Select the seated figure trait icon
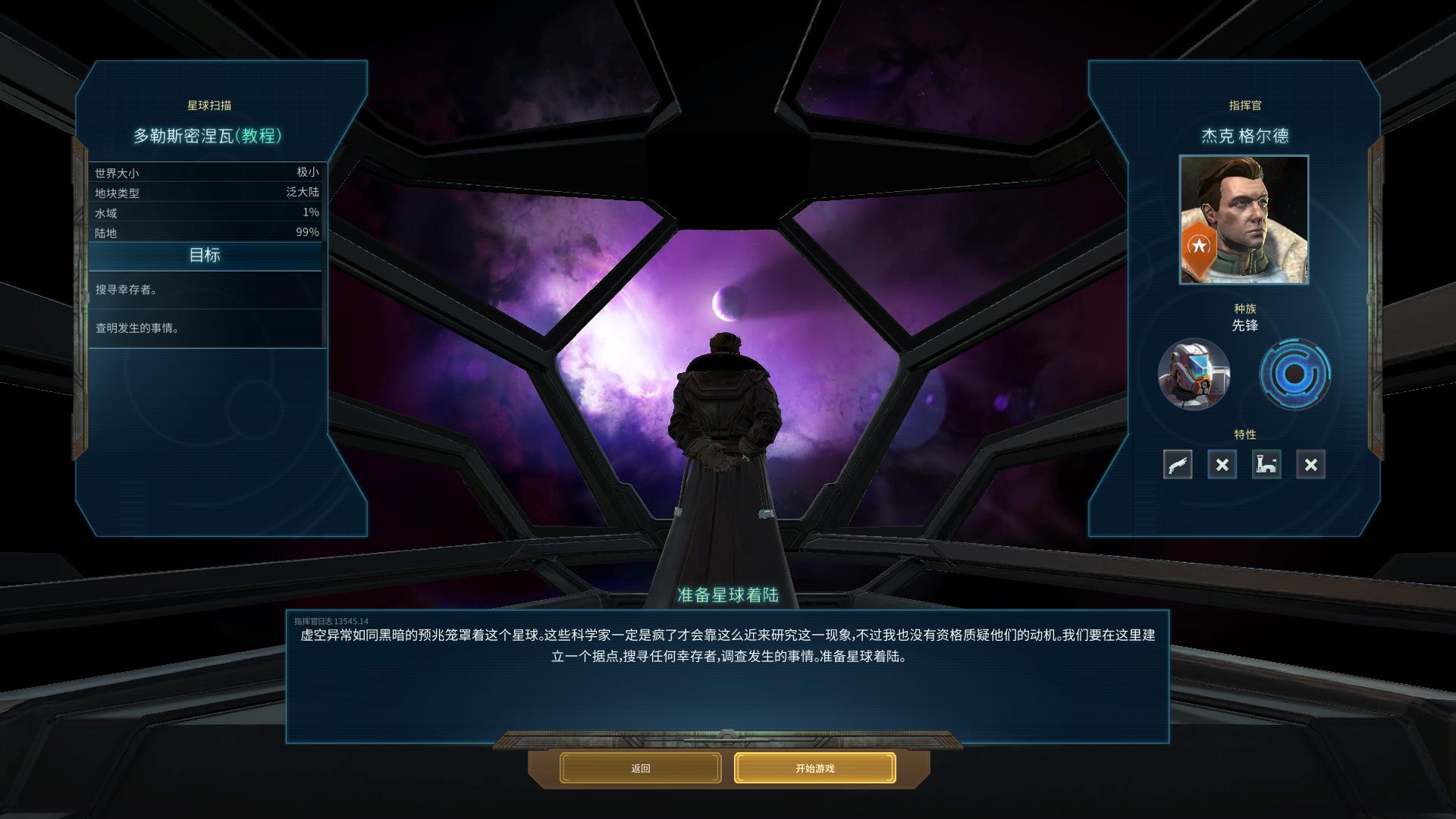The image size is (1456, 819). (x=1266, y=465)
